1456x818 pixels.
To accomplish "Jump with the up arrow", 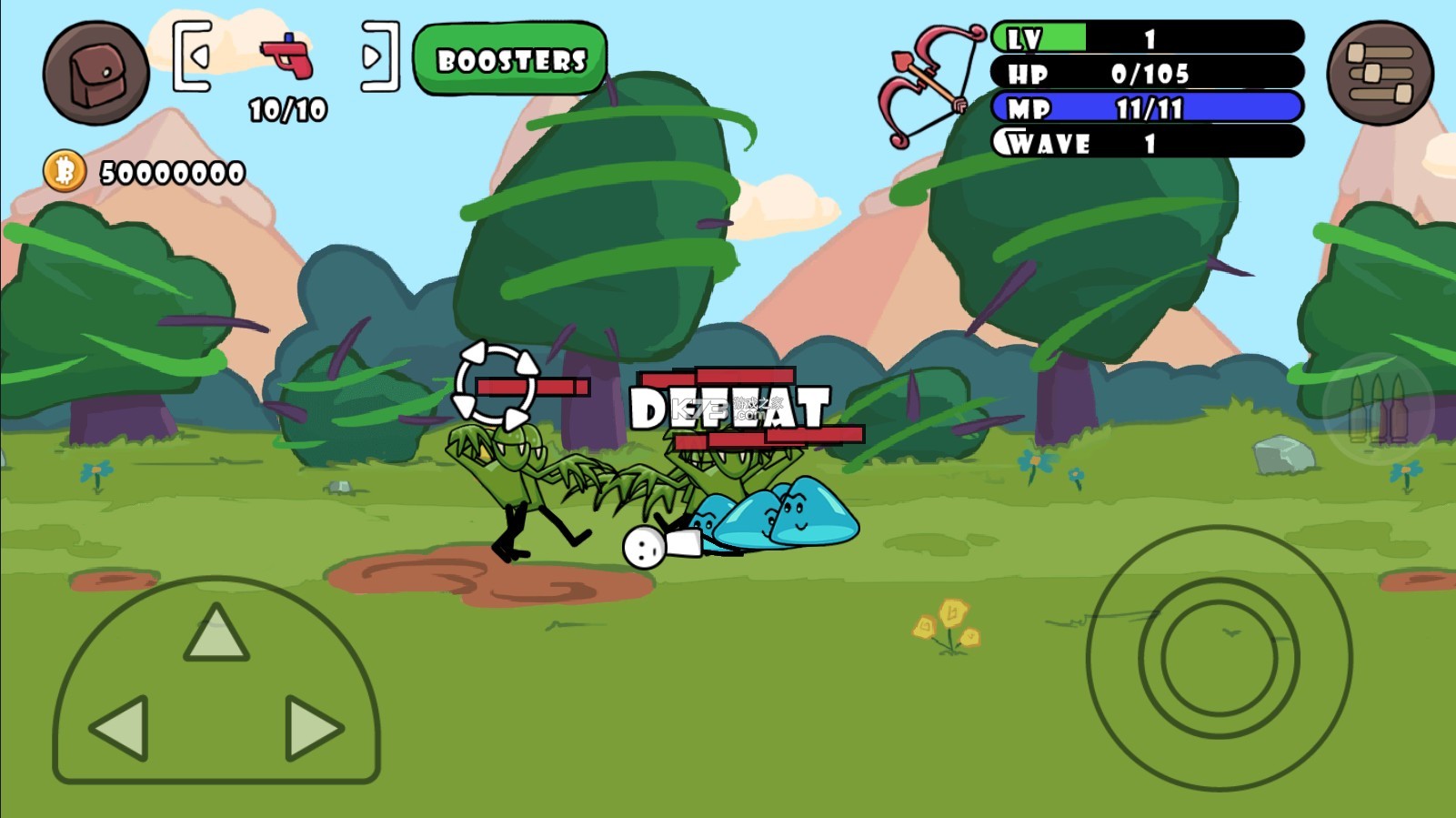I will tap(216, 633).
